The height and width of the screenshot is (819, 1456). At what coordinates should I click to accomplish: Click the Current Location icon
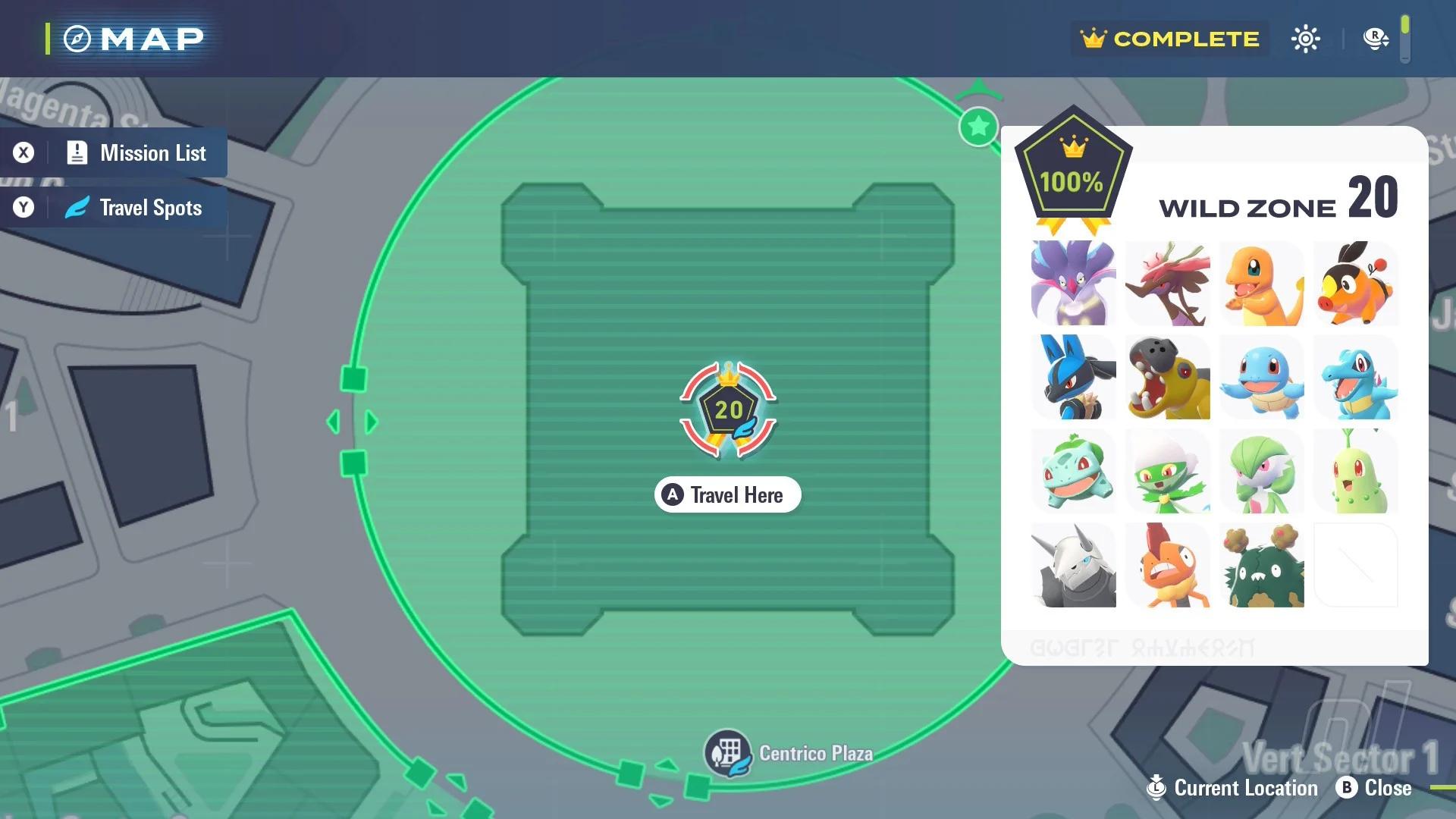point(1156,788)
